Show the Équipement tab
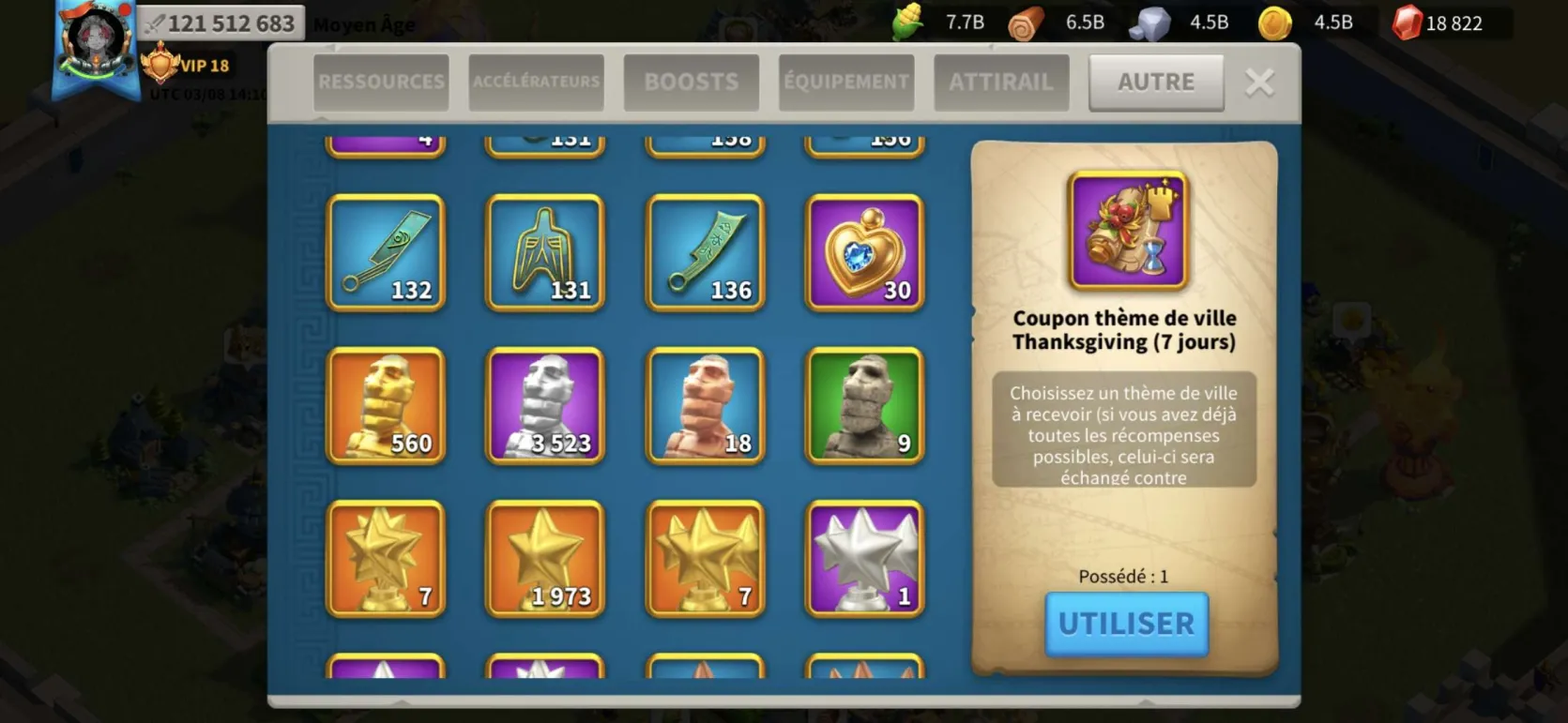 (x=845, y=83)
